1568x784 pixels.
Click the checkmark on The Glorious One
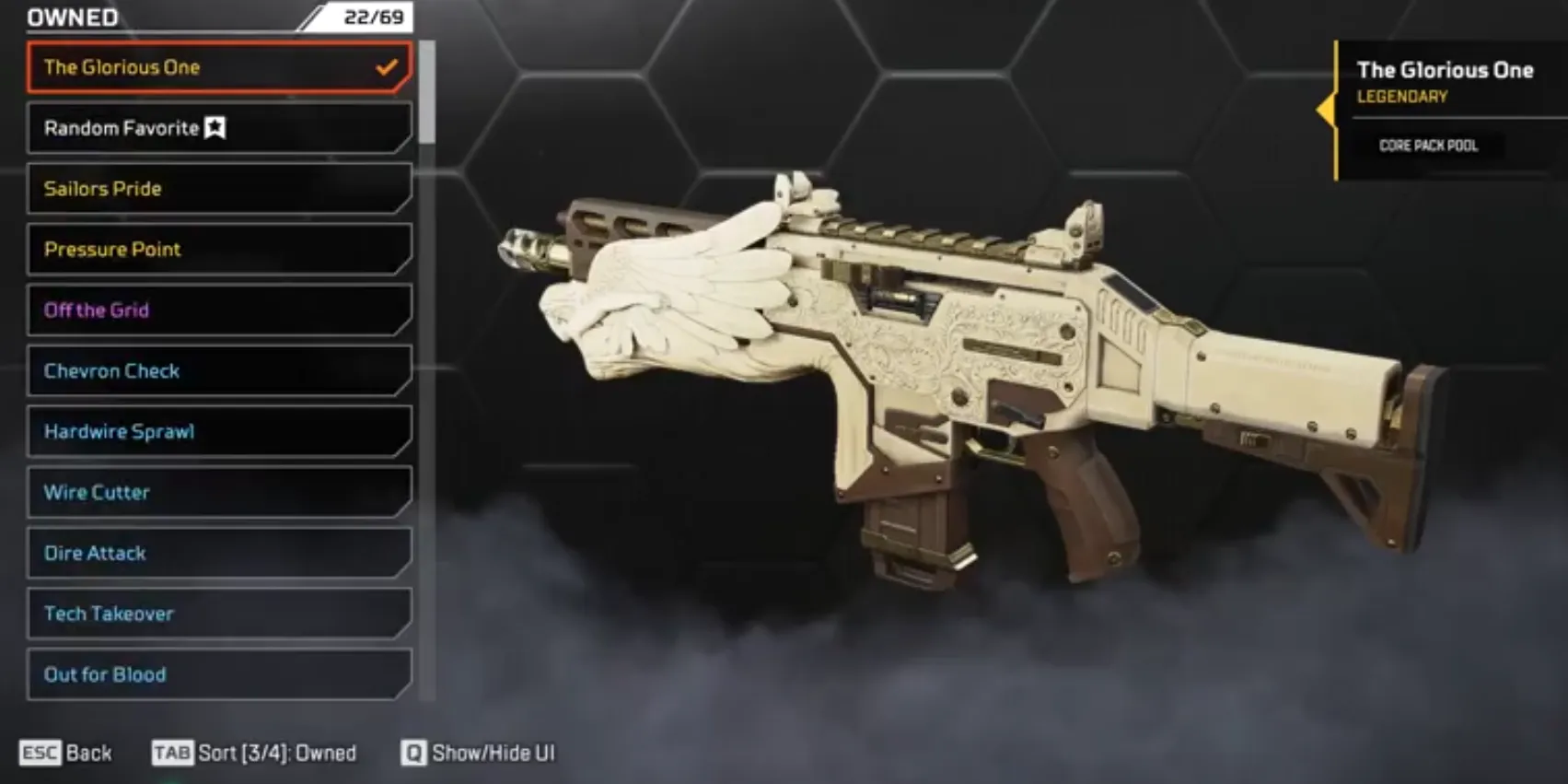click(385, 66)
